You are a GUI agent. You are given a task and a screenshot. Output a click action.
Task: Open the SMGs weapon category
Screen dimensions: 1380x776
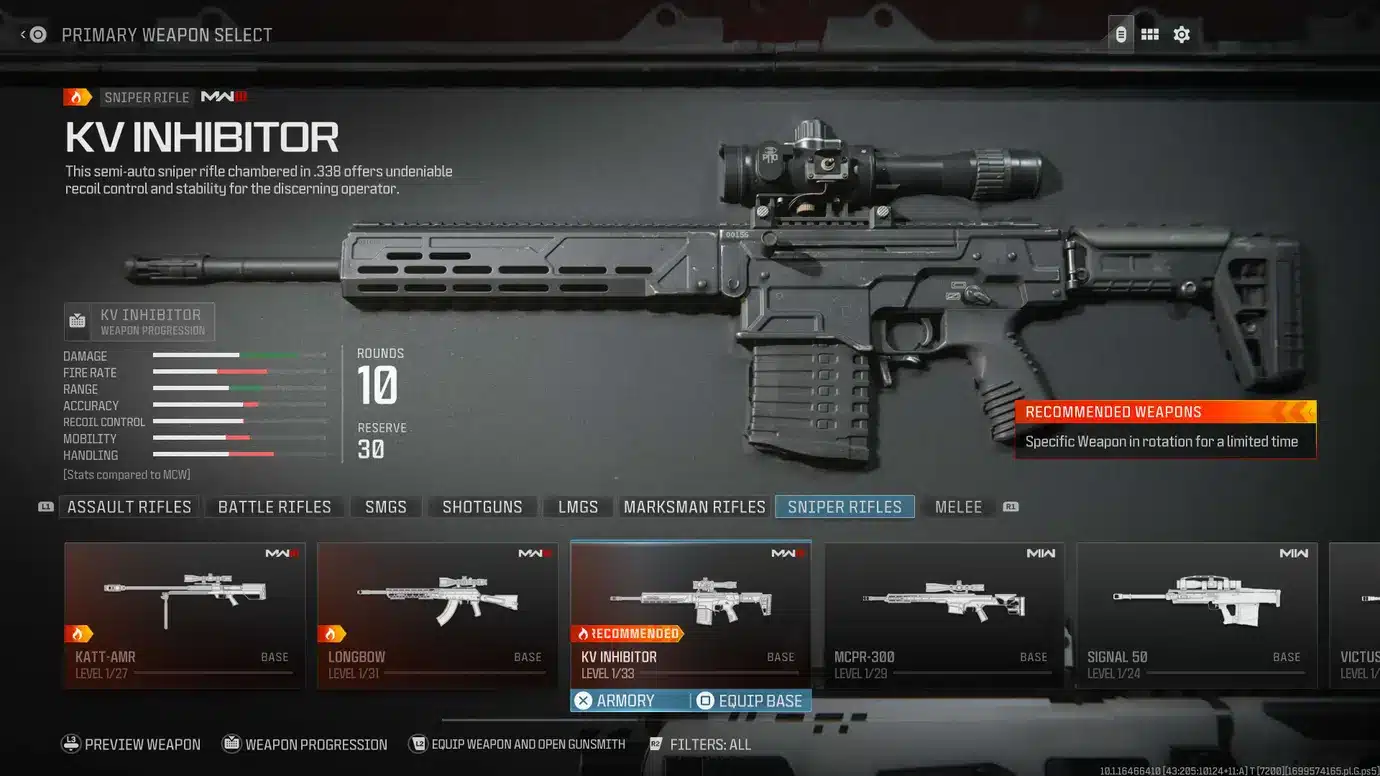(x=385, y=506)
